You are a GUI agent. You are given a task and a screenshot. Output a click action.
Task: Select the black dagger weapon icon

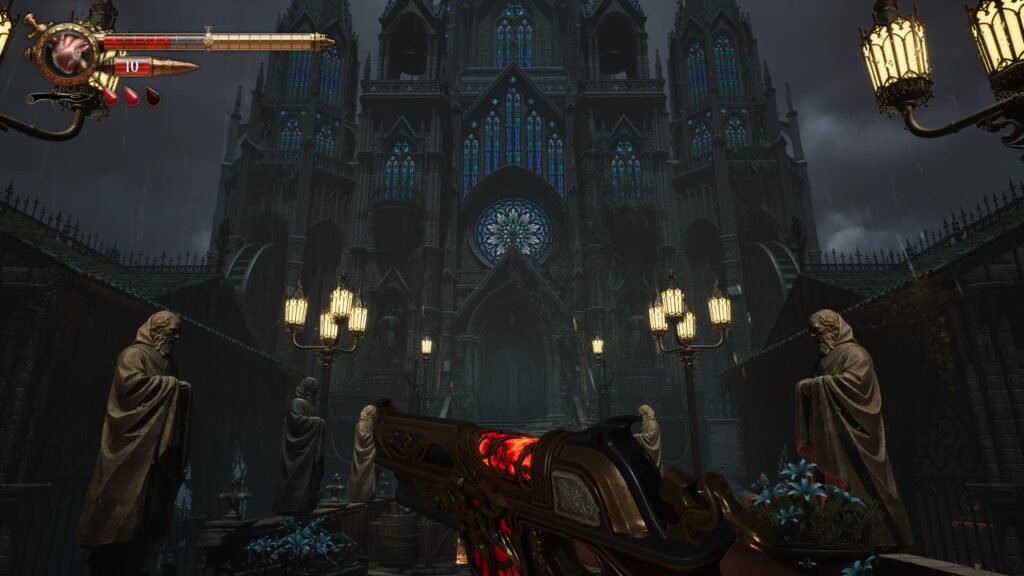point(58,98)
